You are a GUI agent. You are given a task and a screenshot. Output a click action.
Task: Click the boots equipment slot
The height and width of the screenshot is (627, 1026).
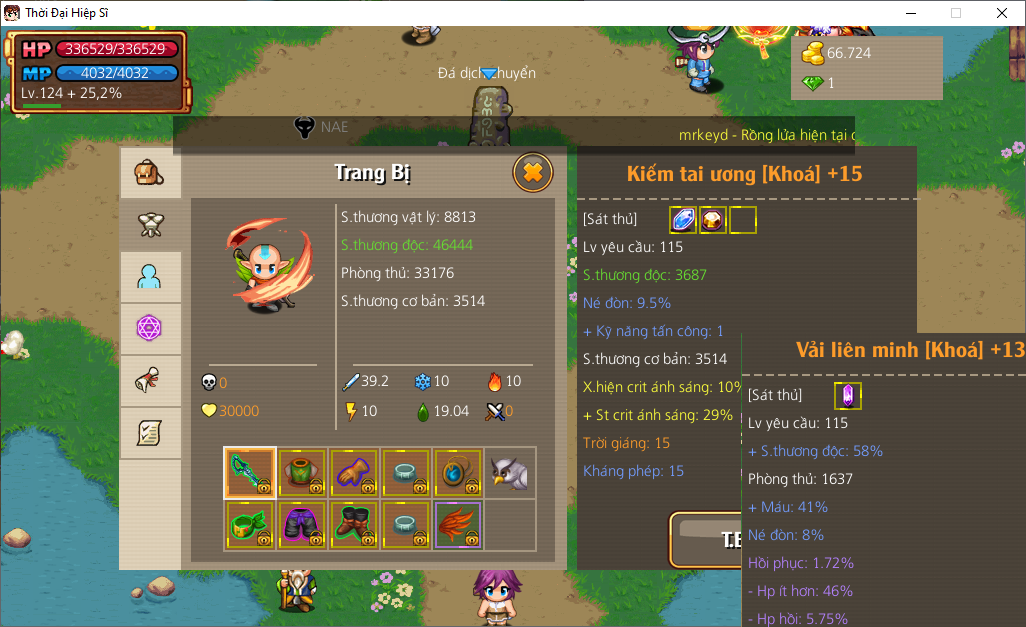point(354,525)
